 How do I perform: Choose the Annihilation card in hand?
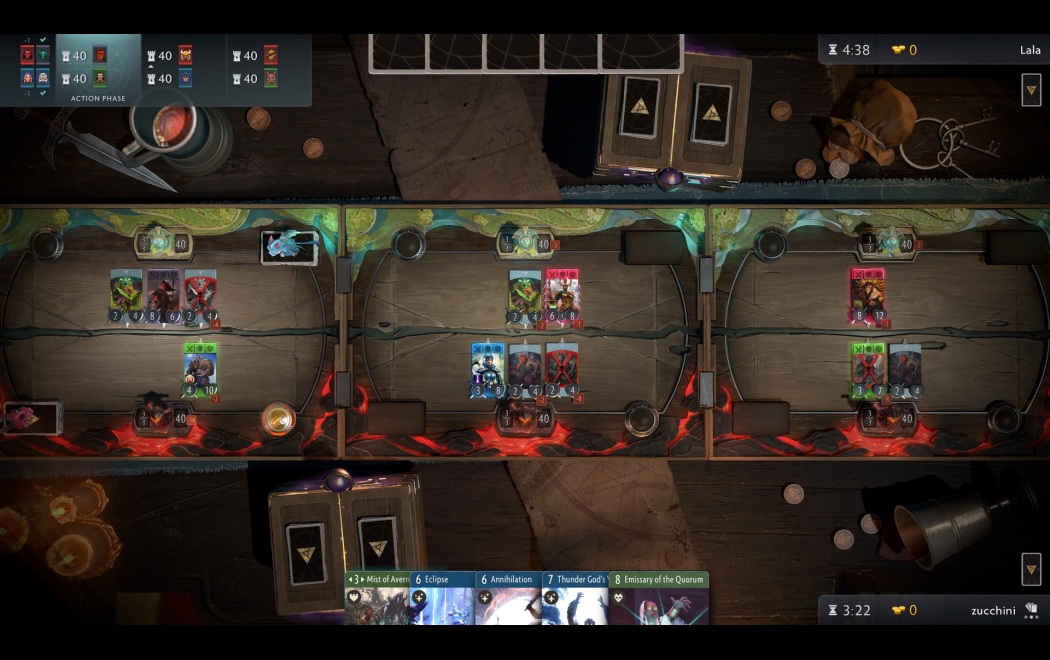click(x=508, y=598)
